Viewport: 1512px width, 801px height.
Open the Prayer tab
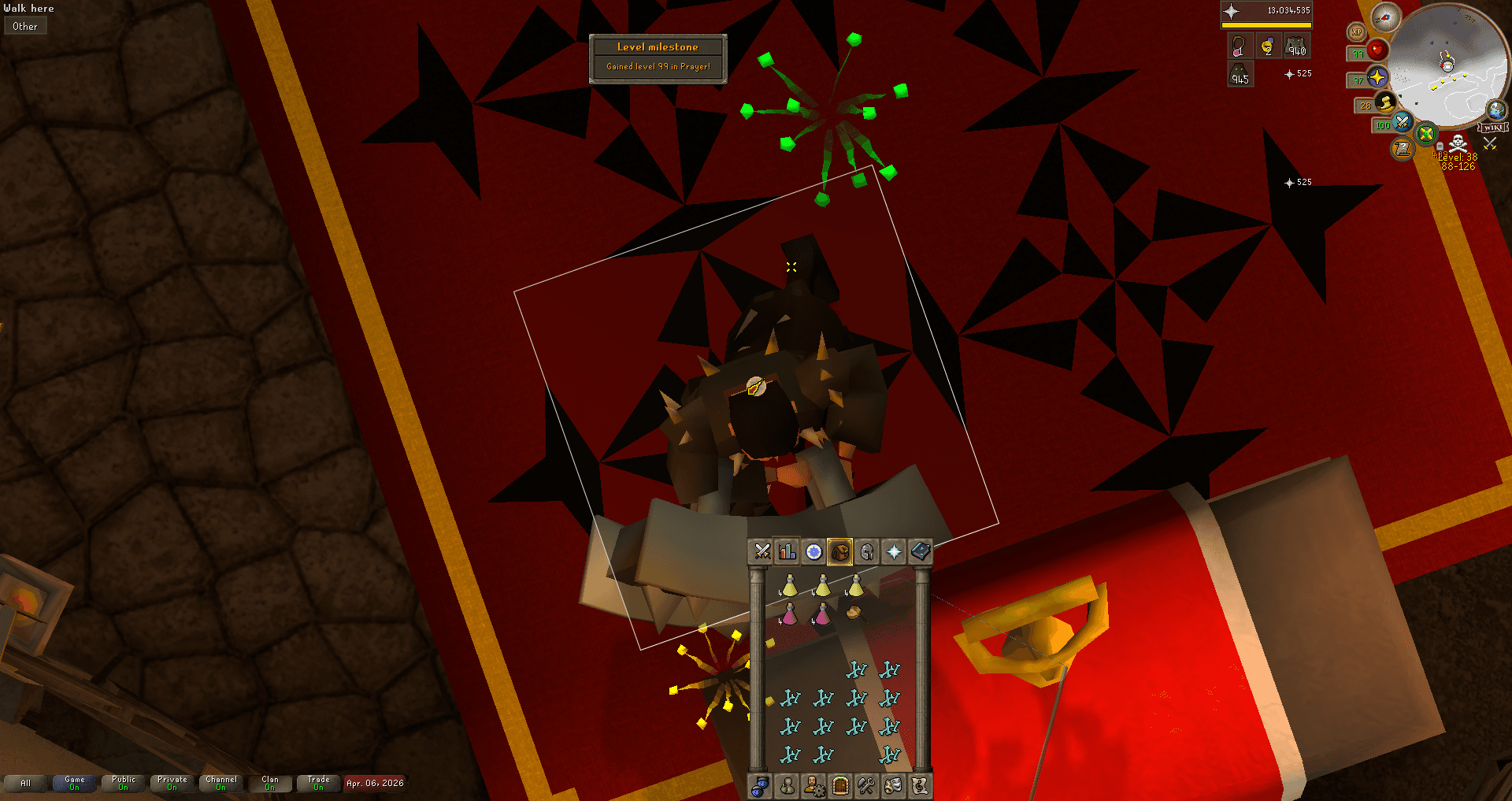click(x=893, y=552)
